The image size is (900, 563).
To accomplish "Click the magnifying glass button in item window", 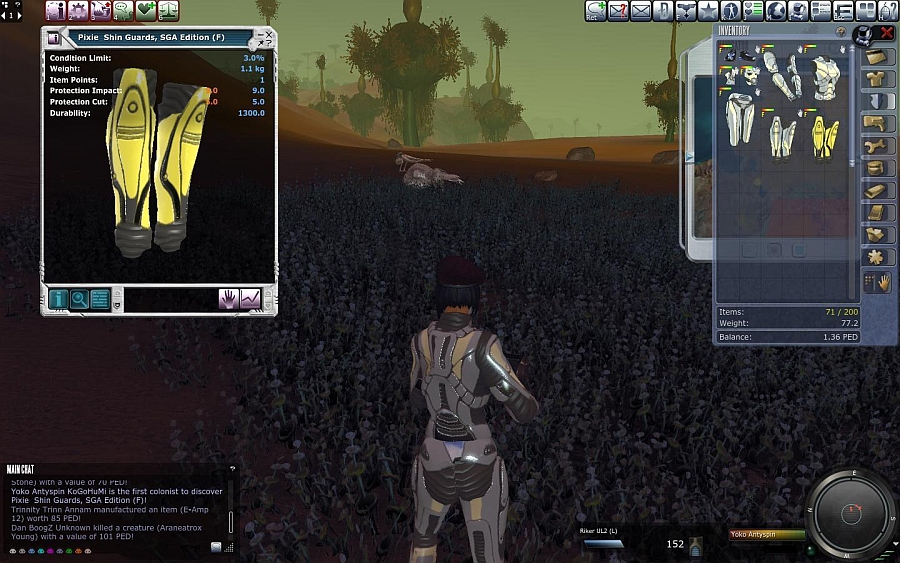I will point(79,298).
